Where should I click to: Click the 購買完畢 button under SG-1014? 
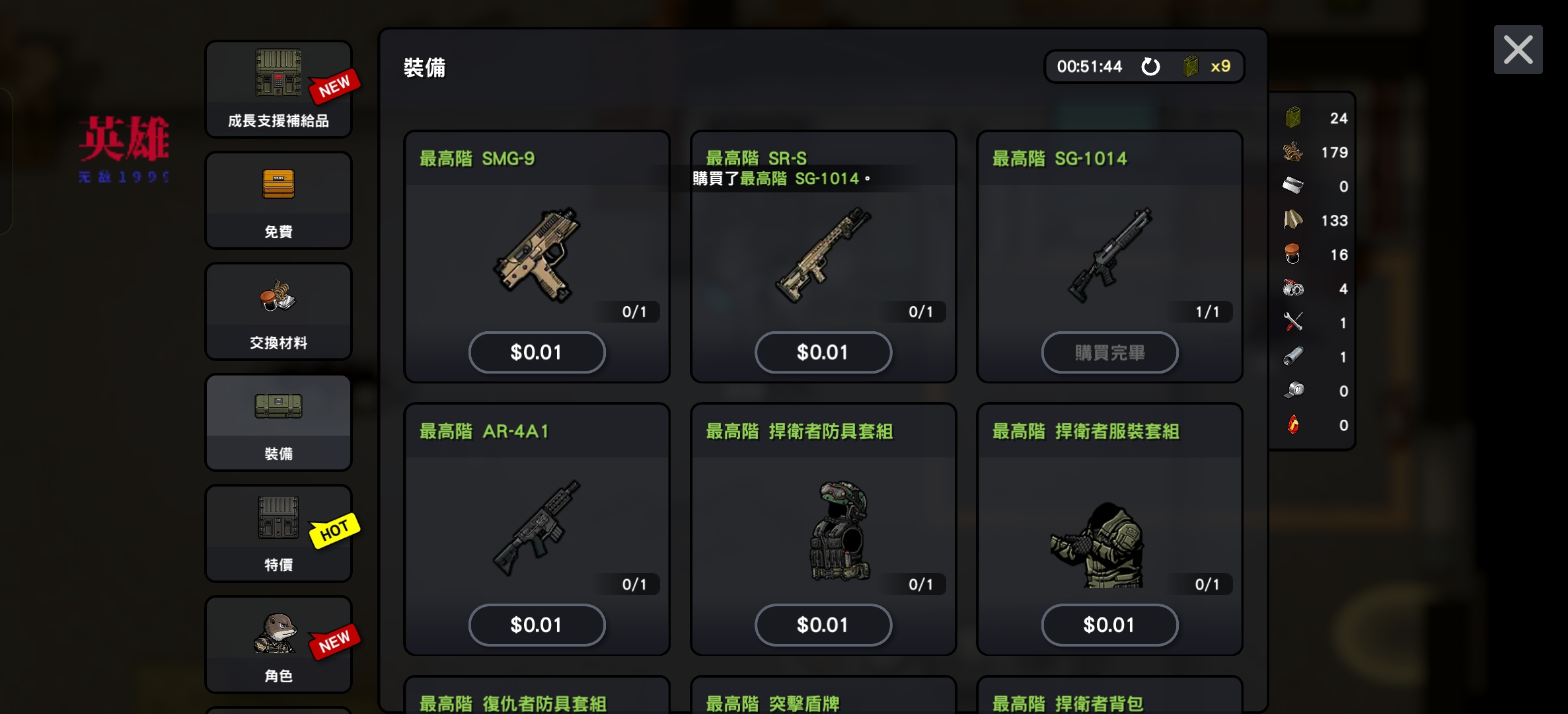(x=1109, y=352)
